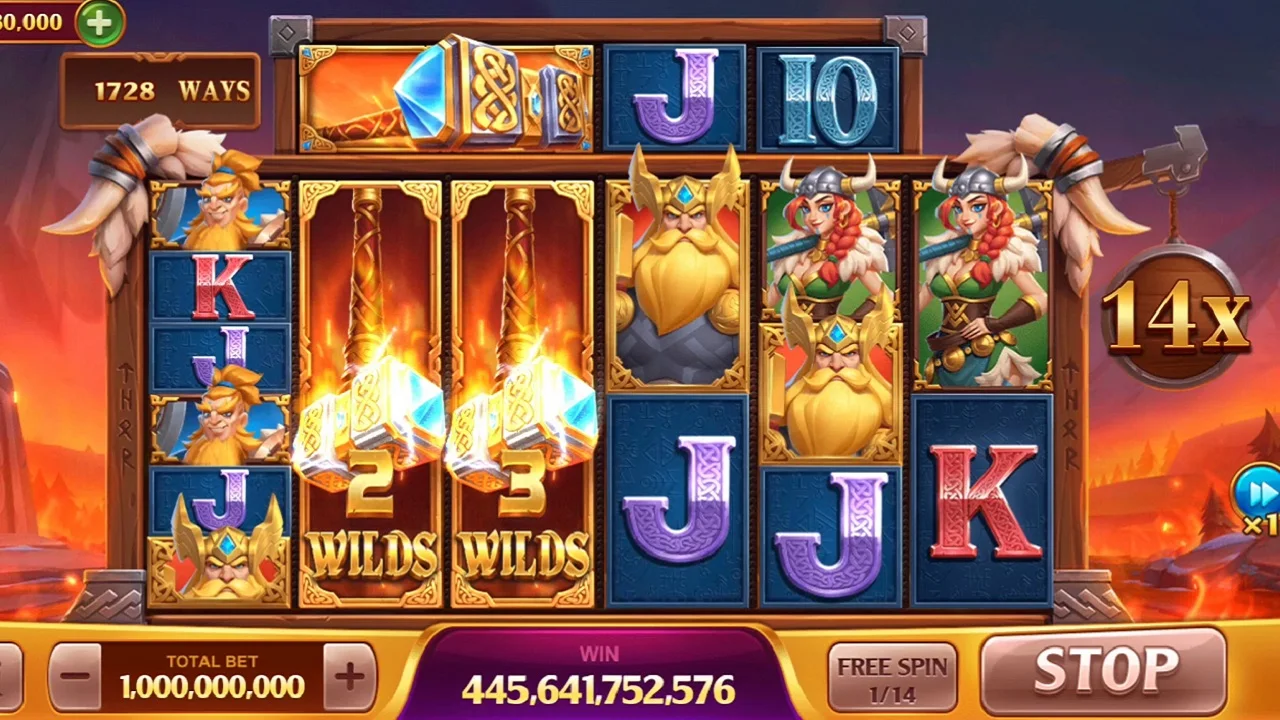Click the 1728 WAYS info plaque
This screenshot has height=720, width=1280.
(160, 90)
